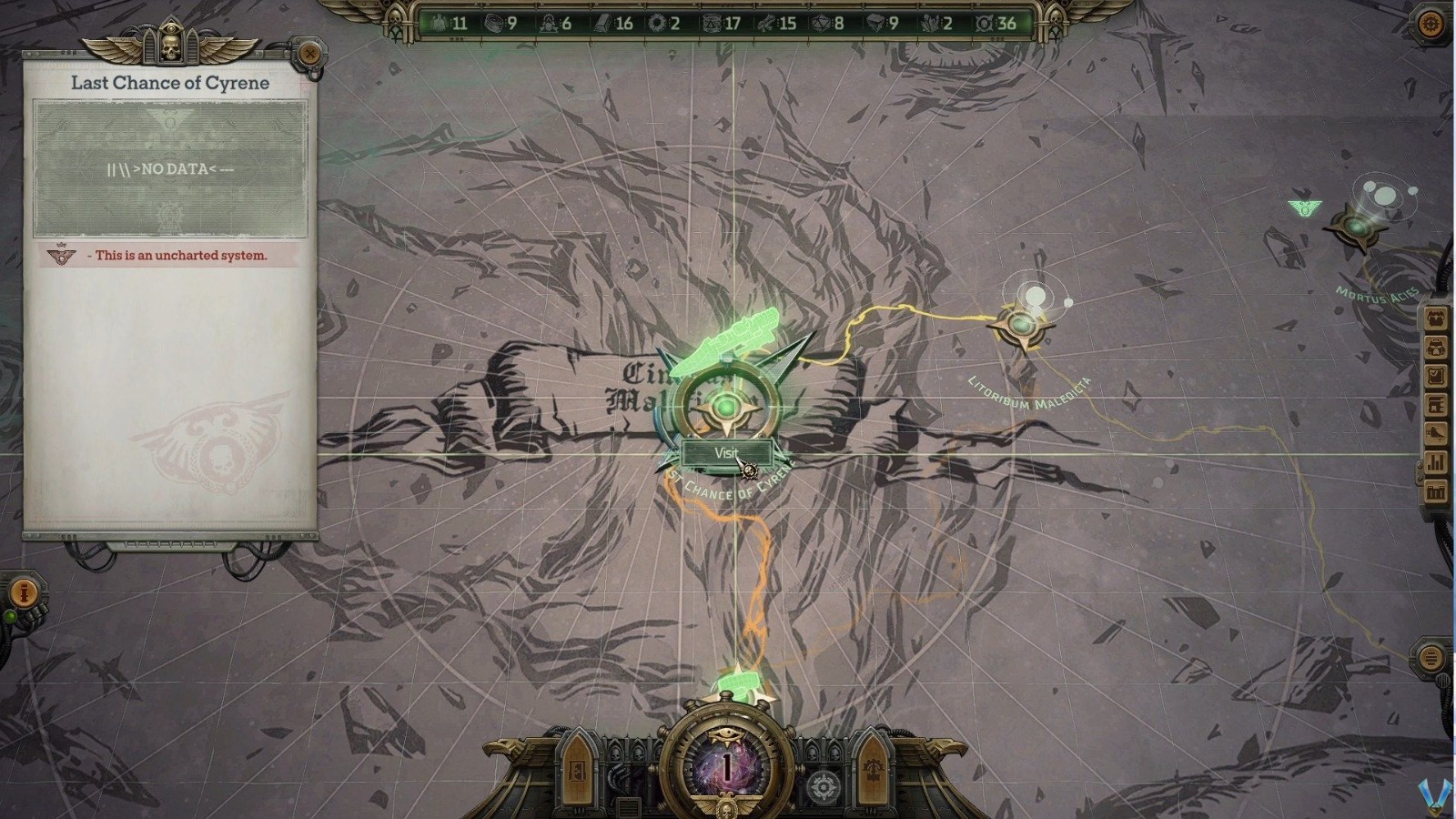This screenshot has height=819, width=1456.
Task: Click the ship dock icon in the right sidebar
Action: [1435, 431]
